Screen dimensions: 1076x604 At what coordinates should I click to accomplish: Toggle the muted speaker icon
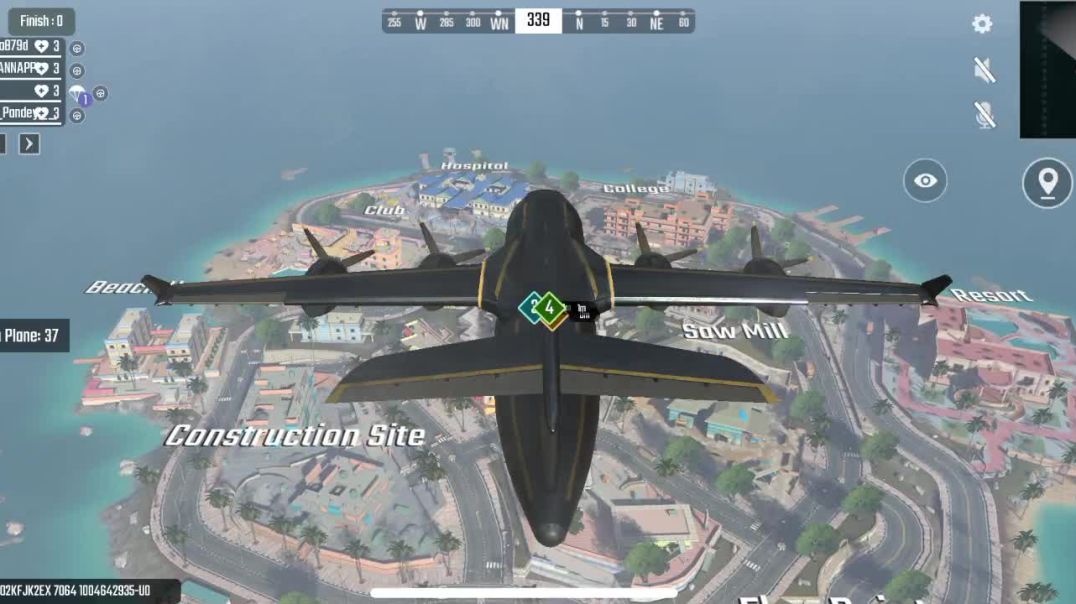click(x=984, y=69)
